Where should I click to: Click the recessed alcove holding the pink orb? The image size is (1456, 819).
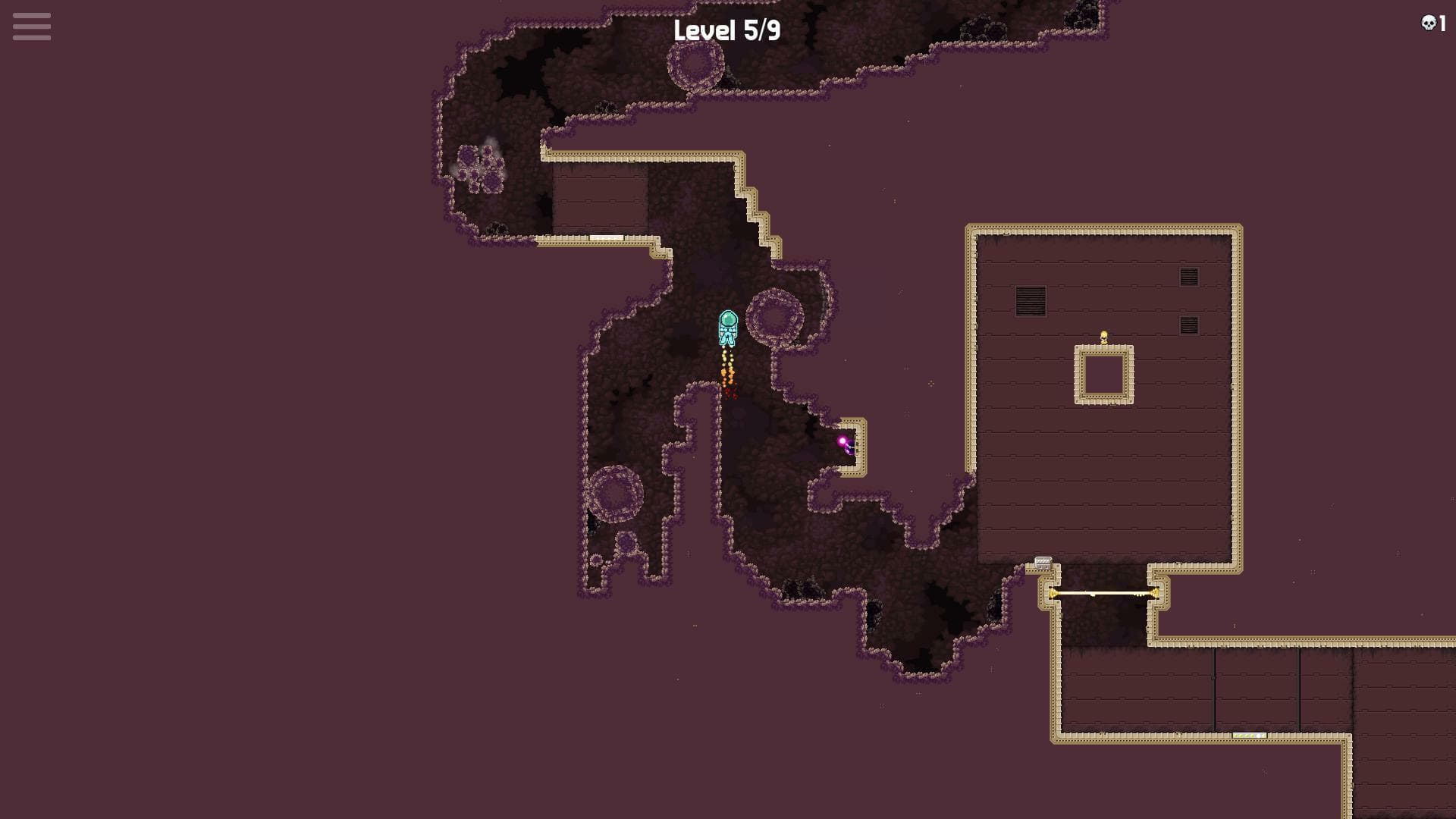851,444
